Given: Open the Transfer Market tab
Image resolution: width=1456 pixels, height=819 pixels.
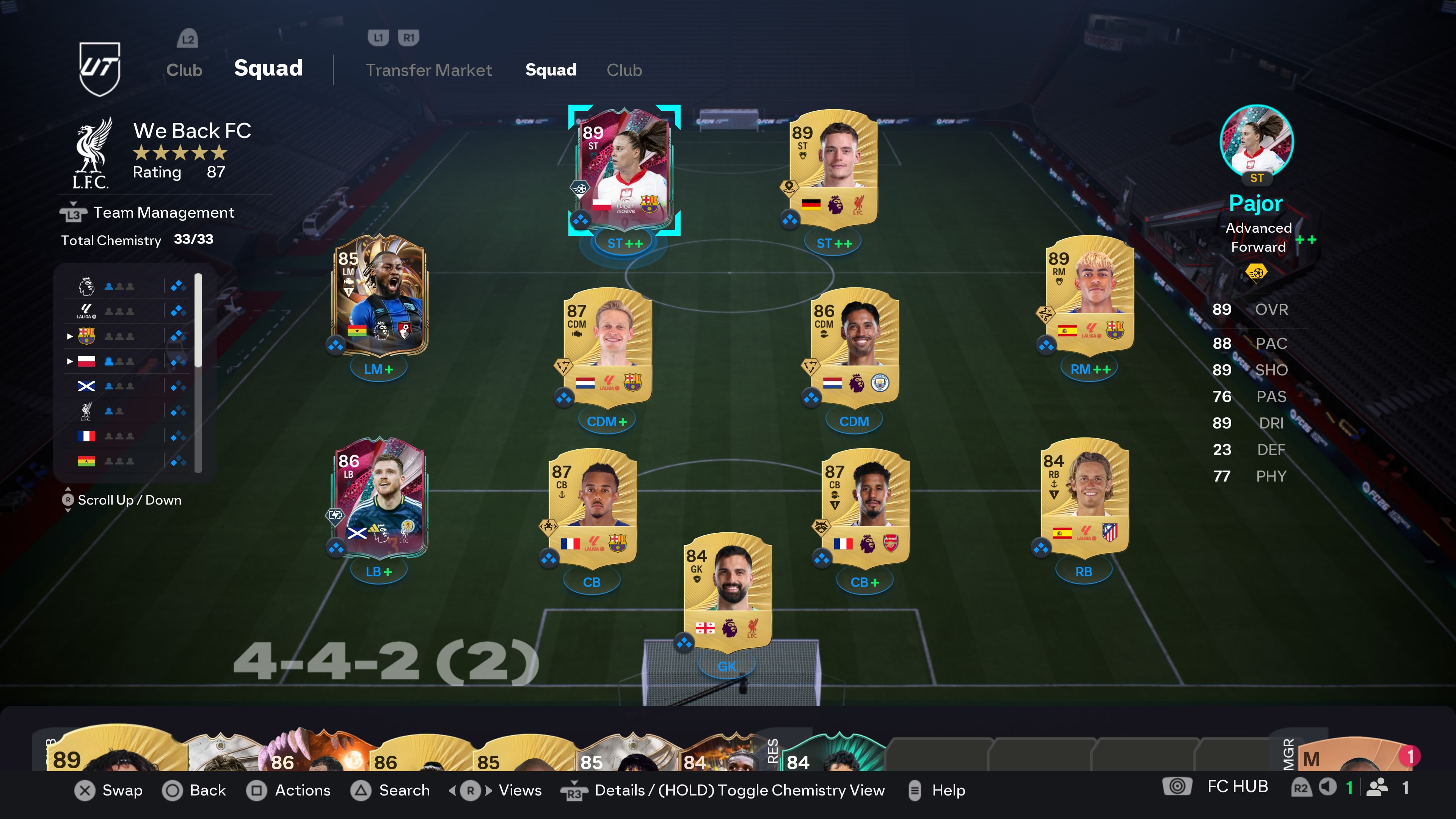Looking at the screenshot, I should coord(428,70).
